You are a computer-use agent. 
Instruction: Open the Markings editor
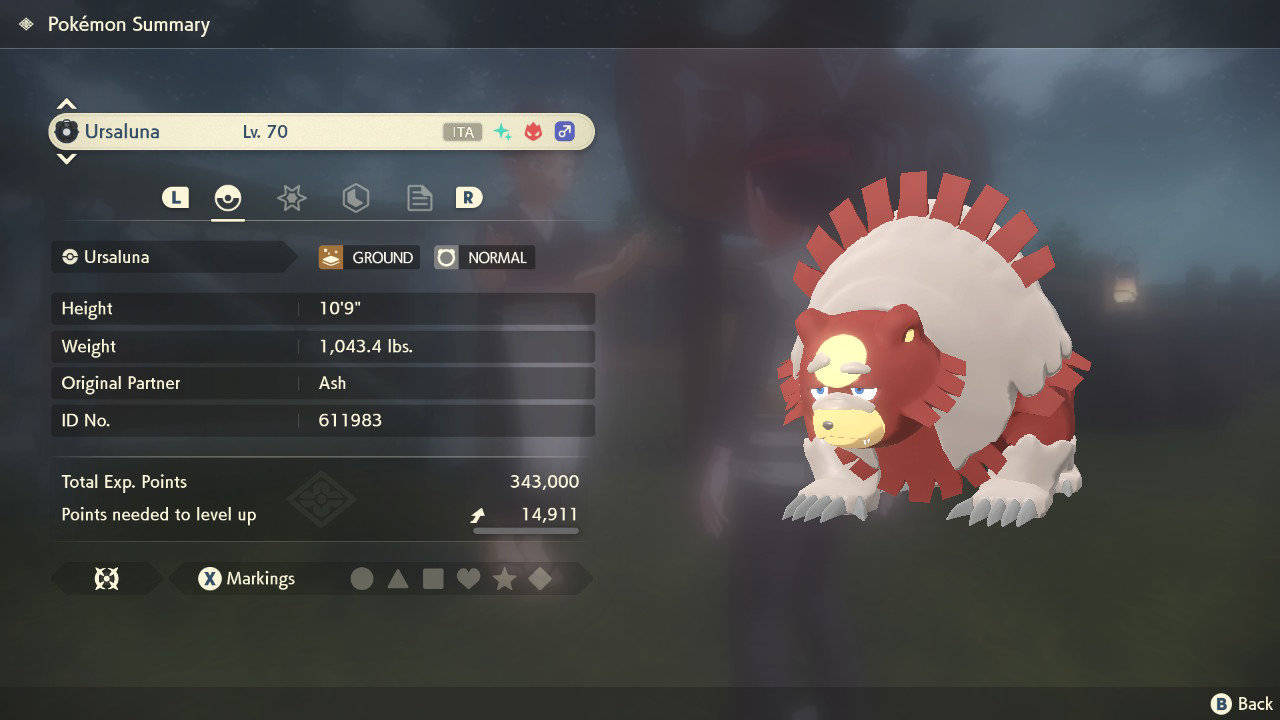247,579
